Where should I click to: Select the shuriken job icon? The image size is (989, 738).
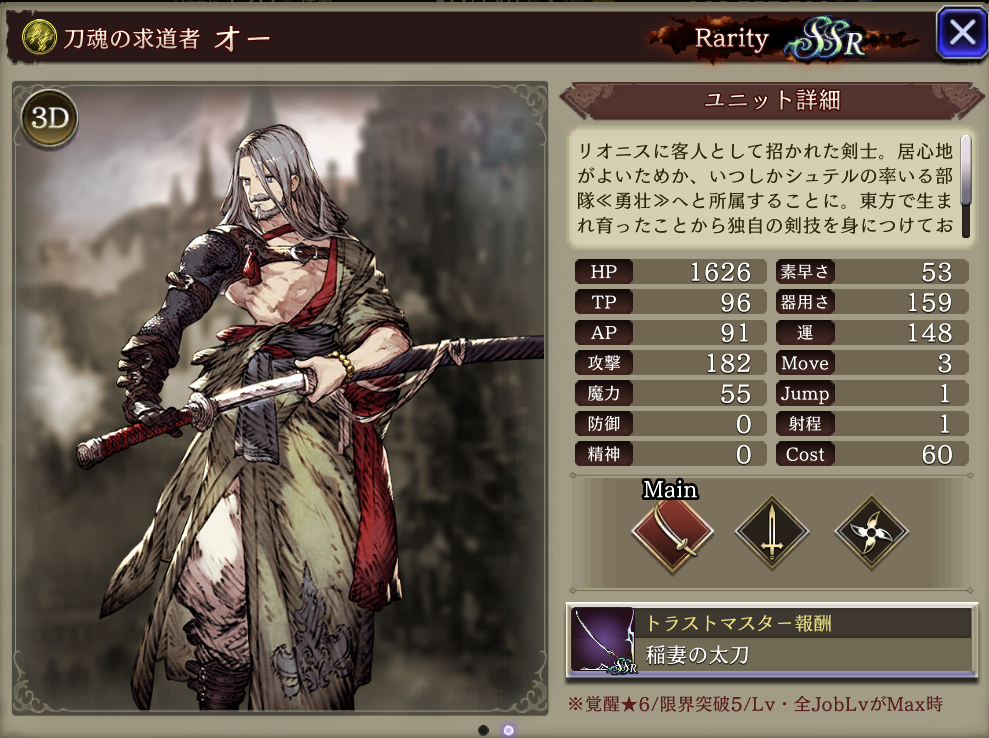coord(870,534)
